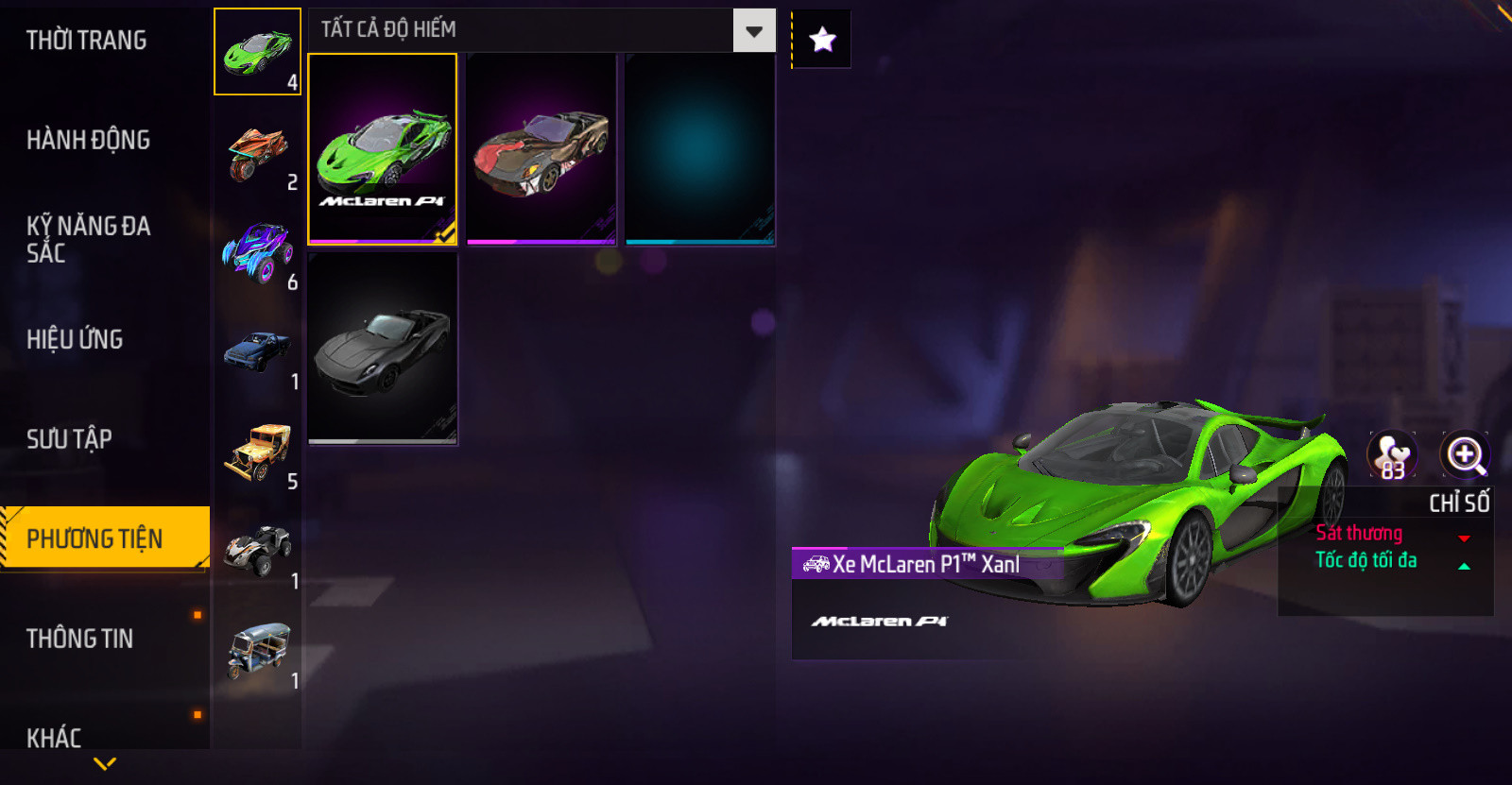Switch to the Khác category

54,737
